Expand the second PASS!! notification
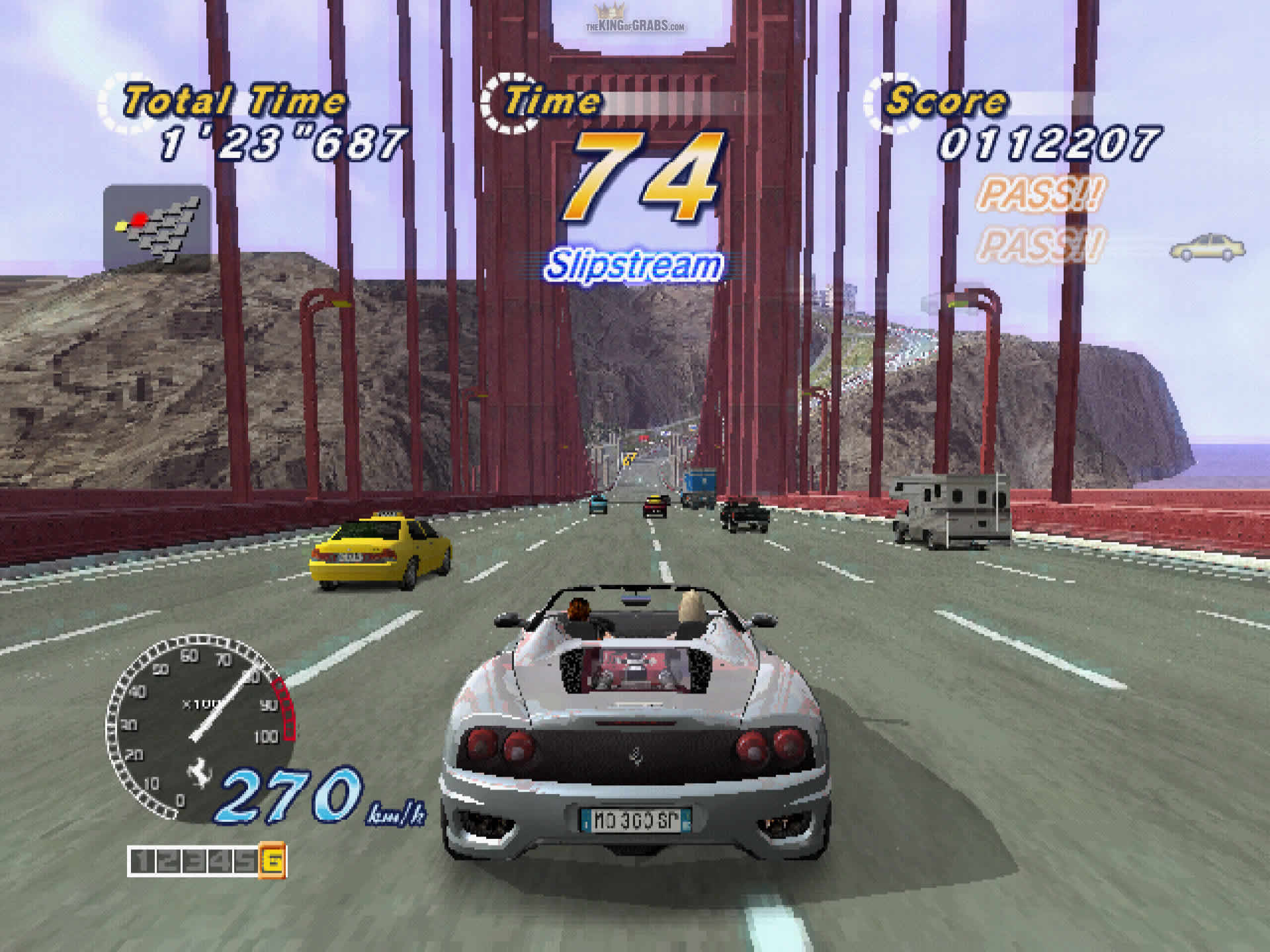This screenshot has height=952, width=1270. [x=1042, y=247]
